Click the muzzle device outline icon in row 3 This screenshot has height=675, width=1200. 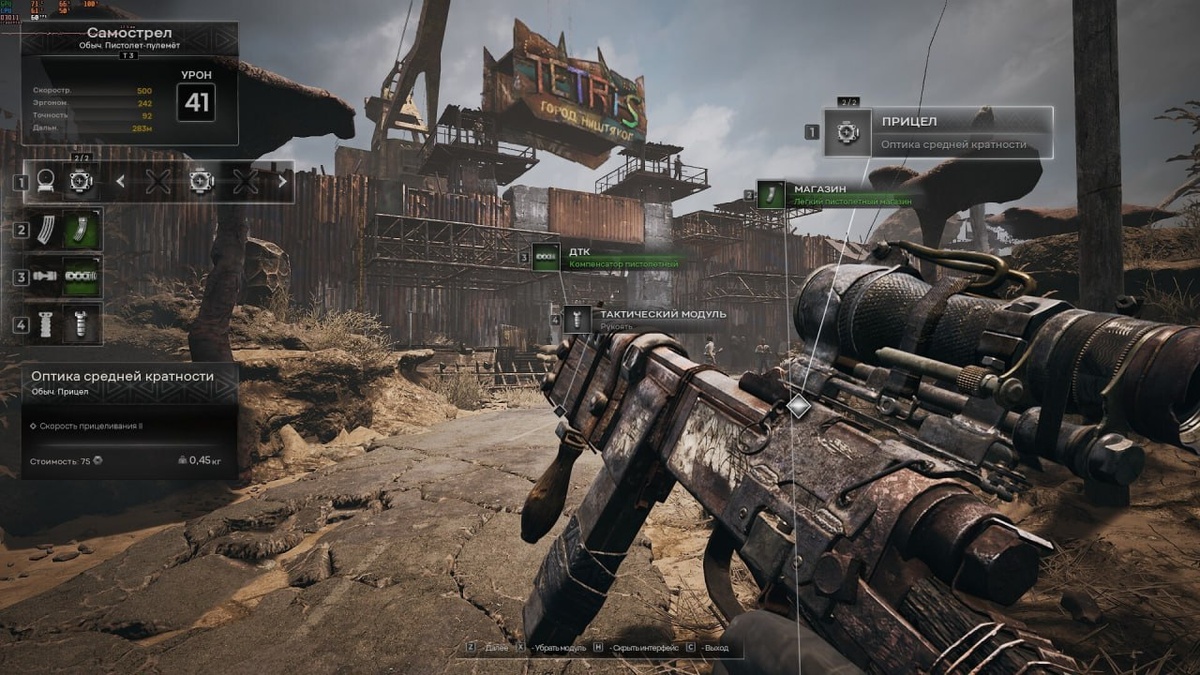[45, 277]
